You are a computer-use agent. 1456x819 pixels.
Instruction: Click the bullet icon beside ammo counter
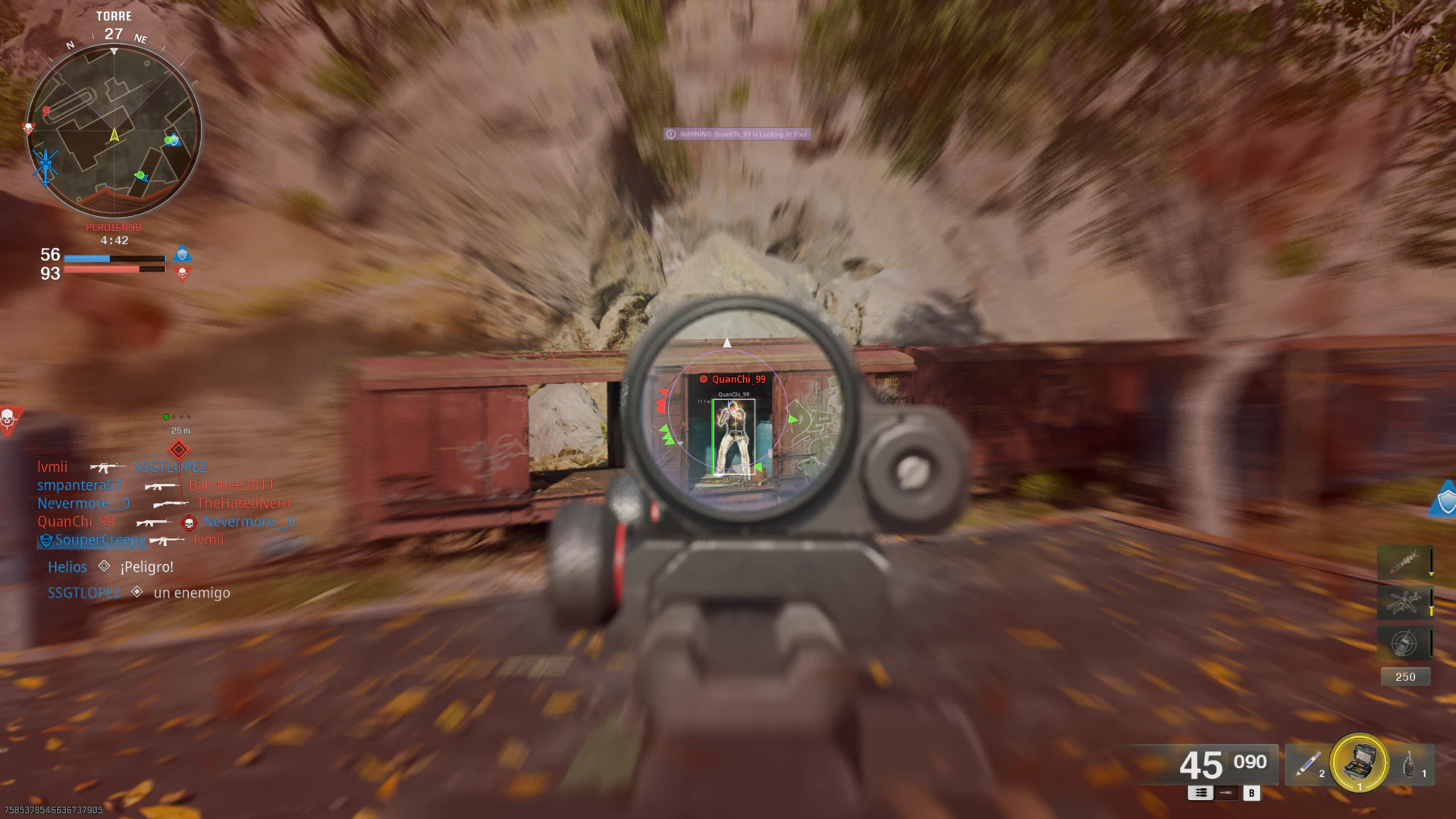1225,794
